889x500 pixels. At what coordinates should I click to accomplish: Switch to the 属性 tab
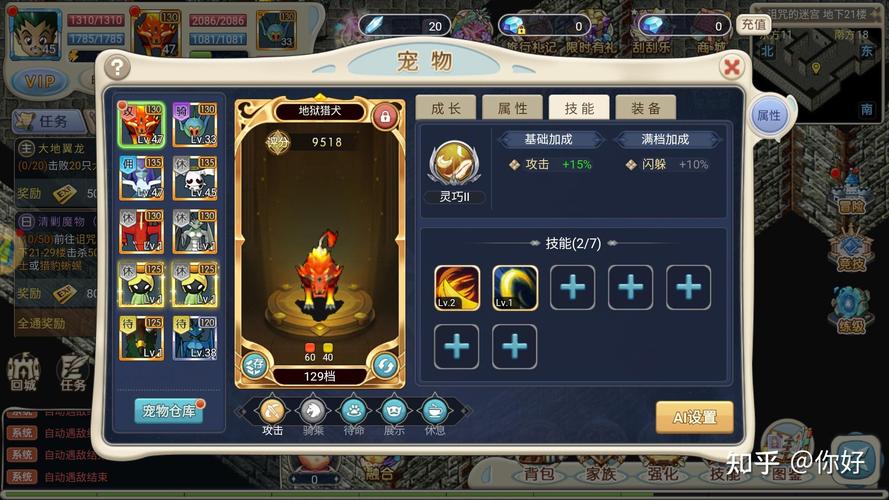(512, 108)
